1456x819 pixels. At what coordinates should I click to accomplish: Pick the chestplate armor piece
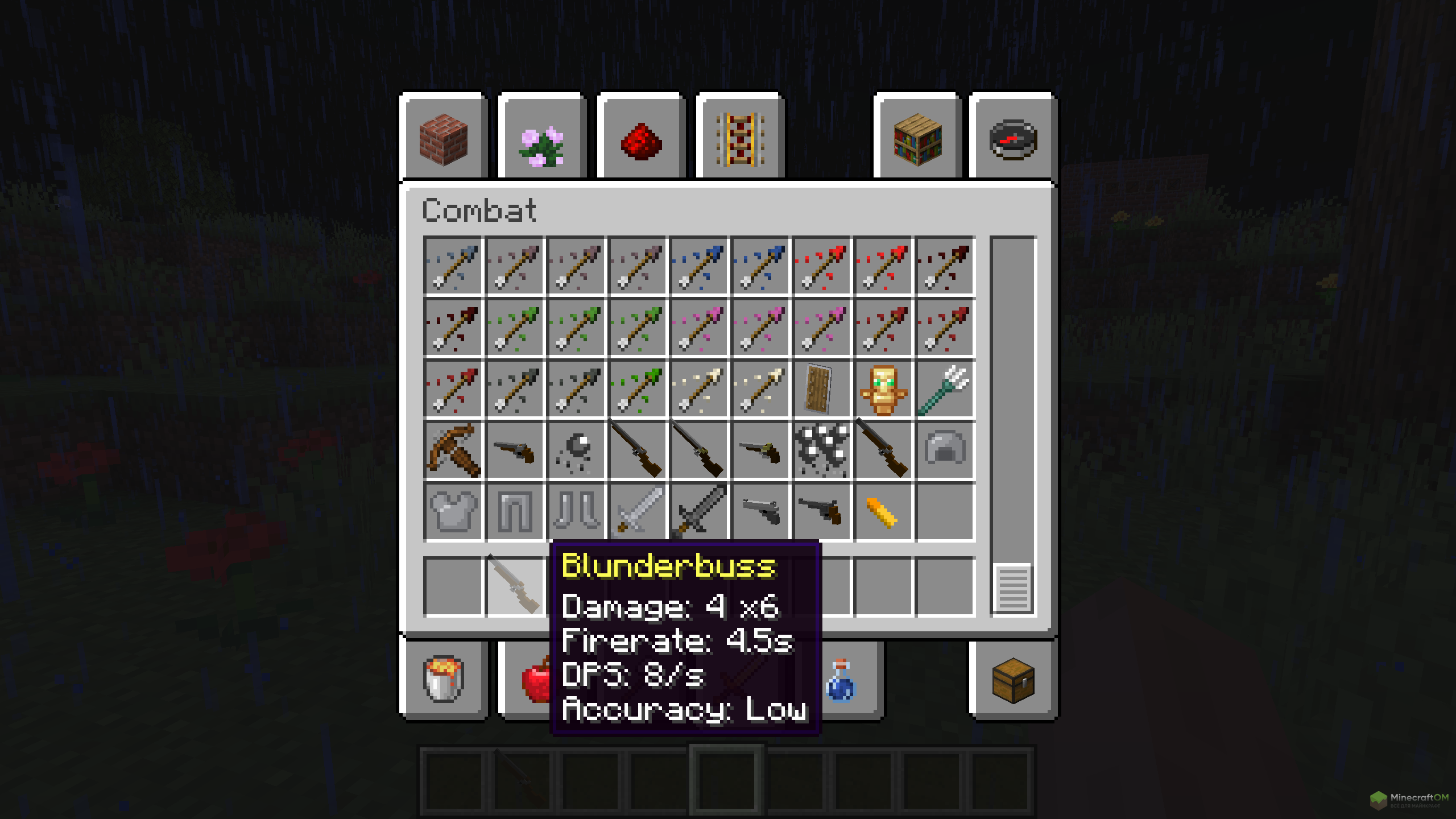453,512
